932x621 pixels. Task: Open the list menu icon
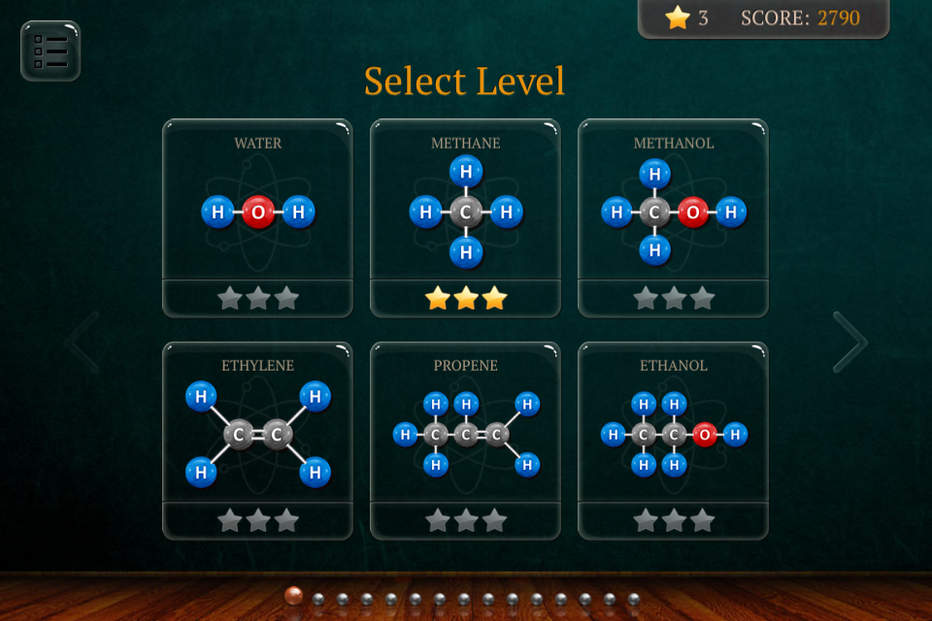(50, 51)
